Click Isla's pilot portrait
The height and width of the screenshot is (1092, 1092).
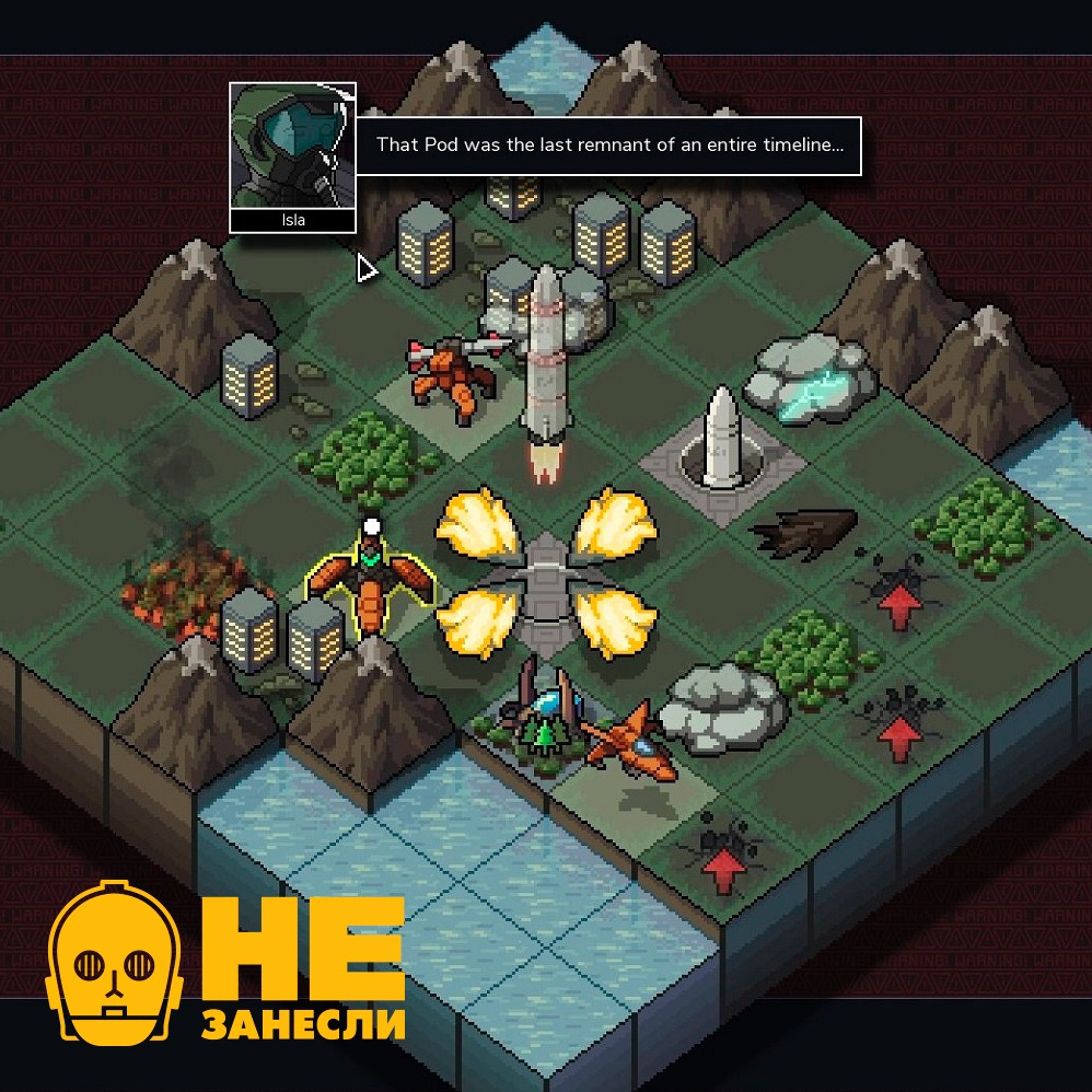tap(292, 146)
